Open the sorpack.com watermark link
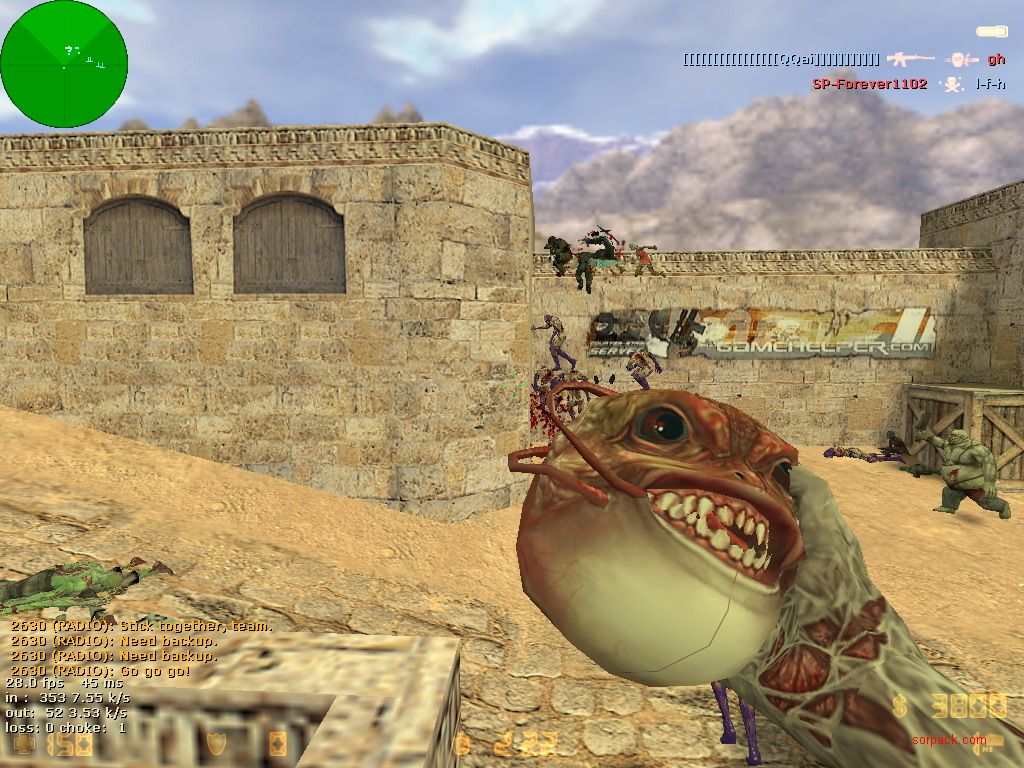This screenshot has height=768, width=1024. click(948, 740)
